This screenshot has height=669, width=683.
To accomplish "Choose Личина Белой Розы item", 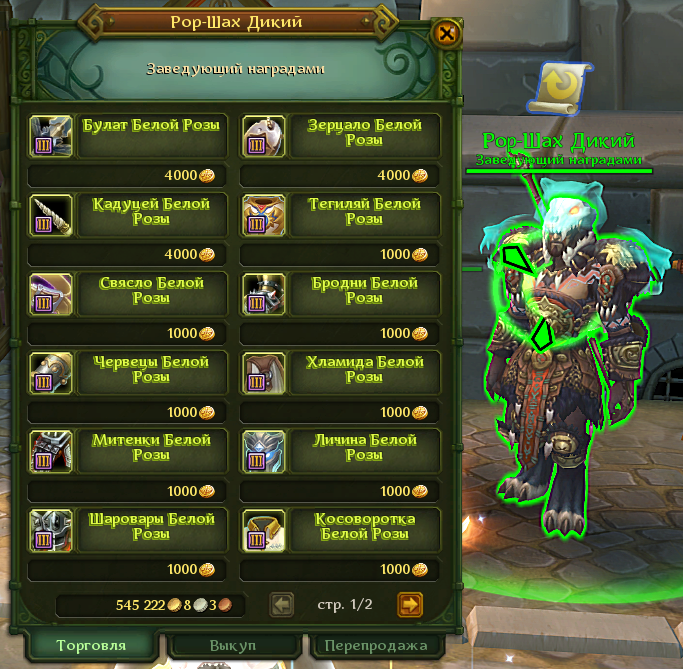I will tap(263, 451).
